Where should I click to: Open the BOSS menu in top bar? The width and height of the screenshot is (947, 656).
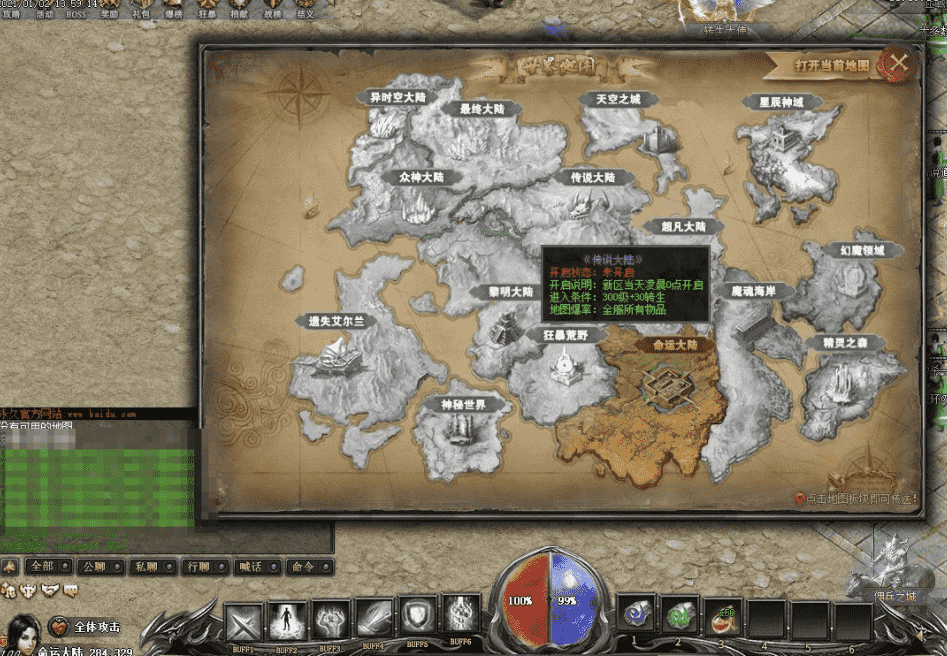pos(77,15)
